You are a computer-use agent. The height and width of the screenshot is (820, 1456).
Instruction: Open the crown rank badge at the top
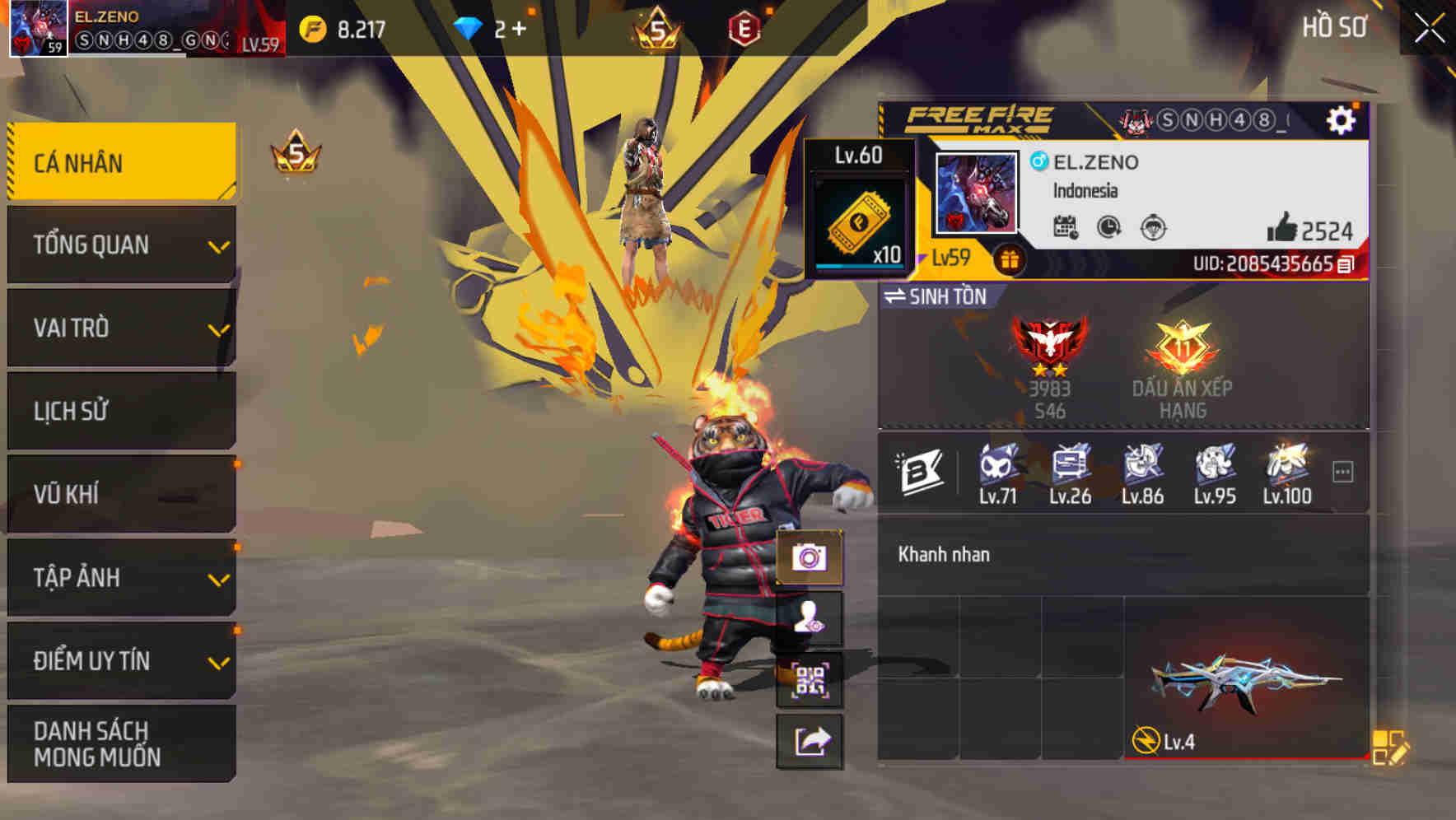(656, 26)
